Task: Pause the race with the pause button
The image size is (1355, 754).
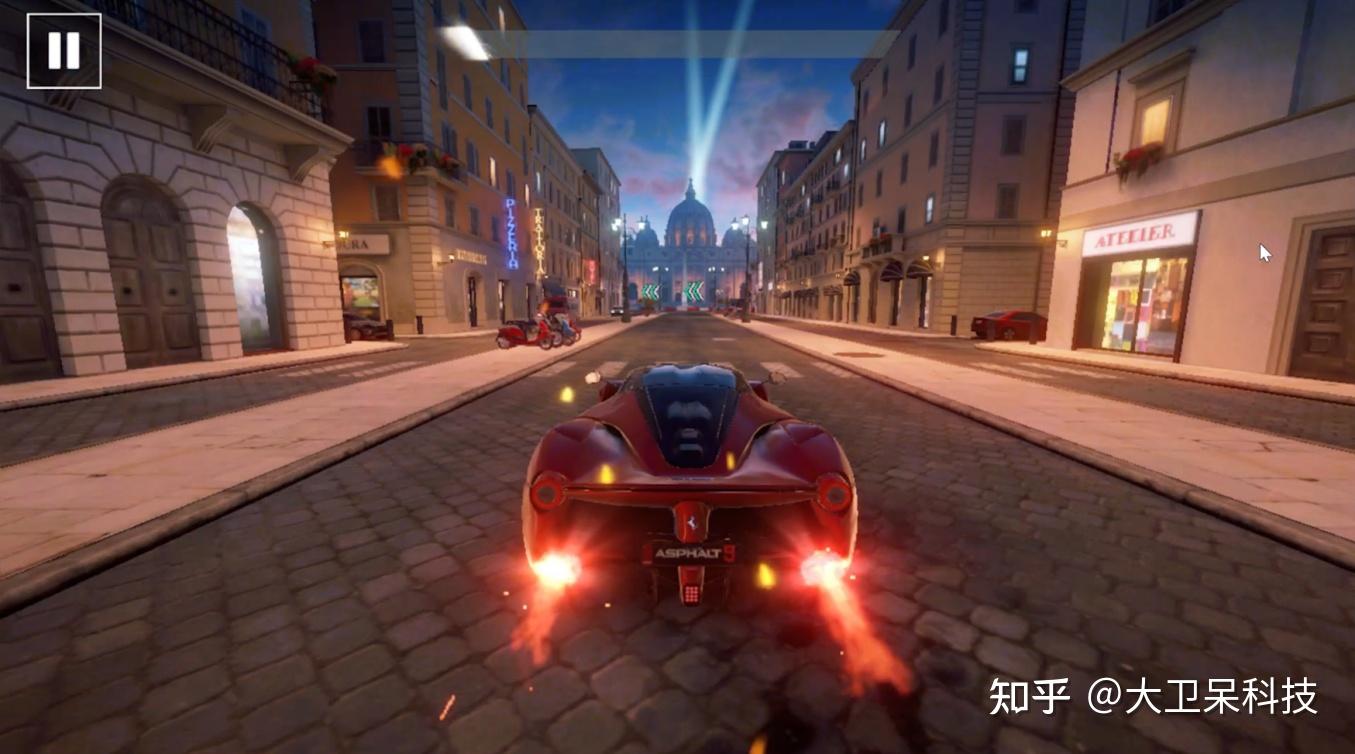Action: click(64, 51)
